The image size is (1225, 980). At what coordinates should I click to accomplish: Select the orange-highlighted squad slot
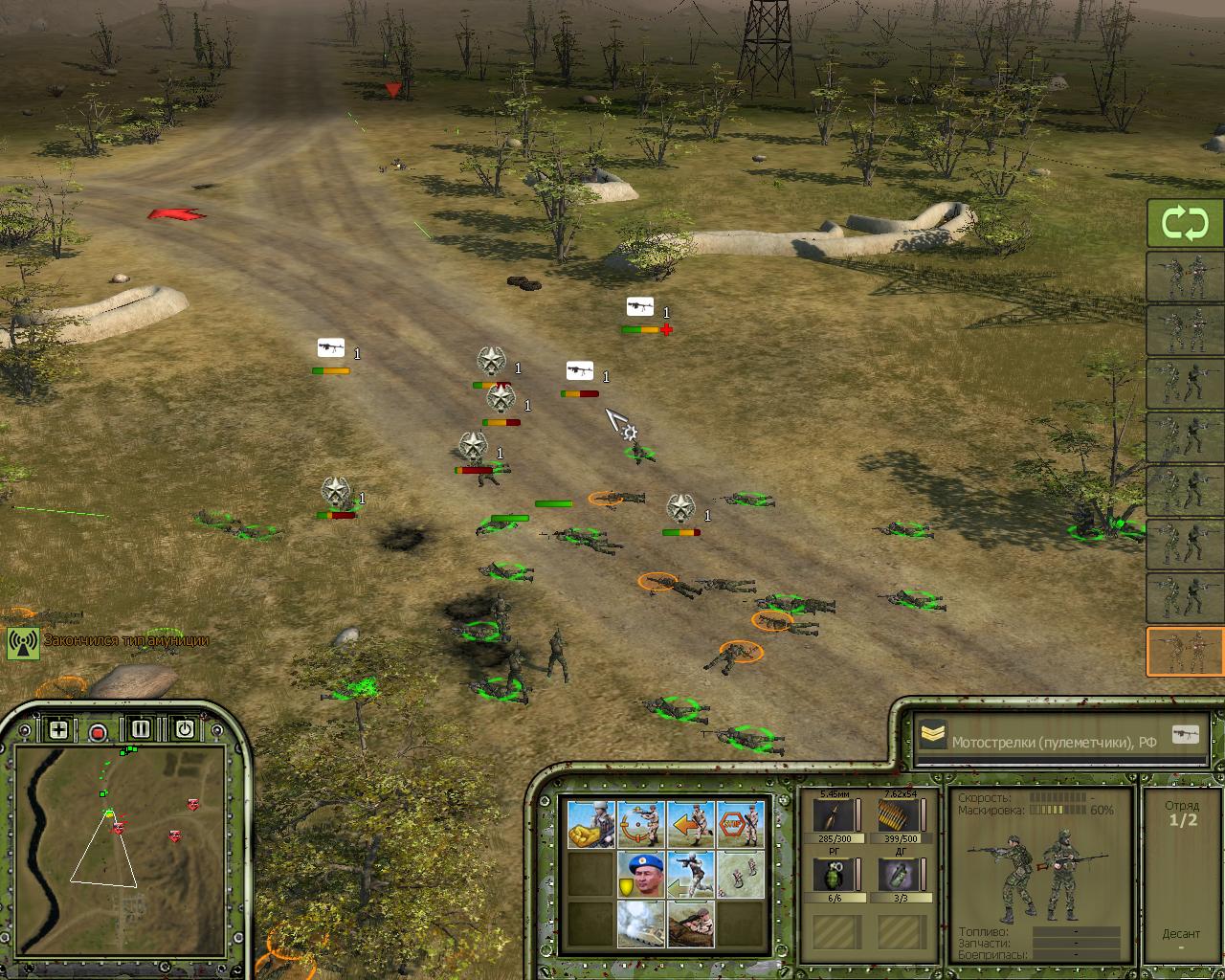point(1185,651)
